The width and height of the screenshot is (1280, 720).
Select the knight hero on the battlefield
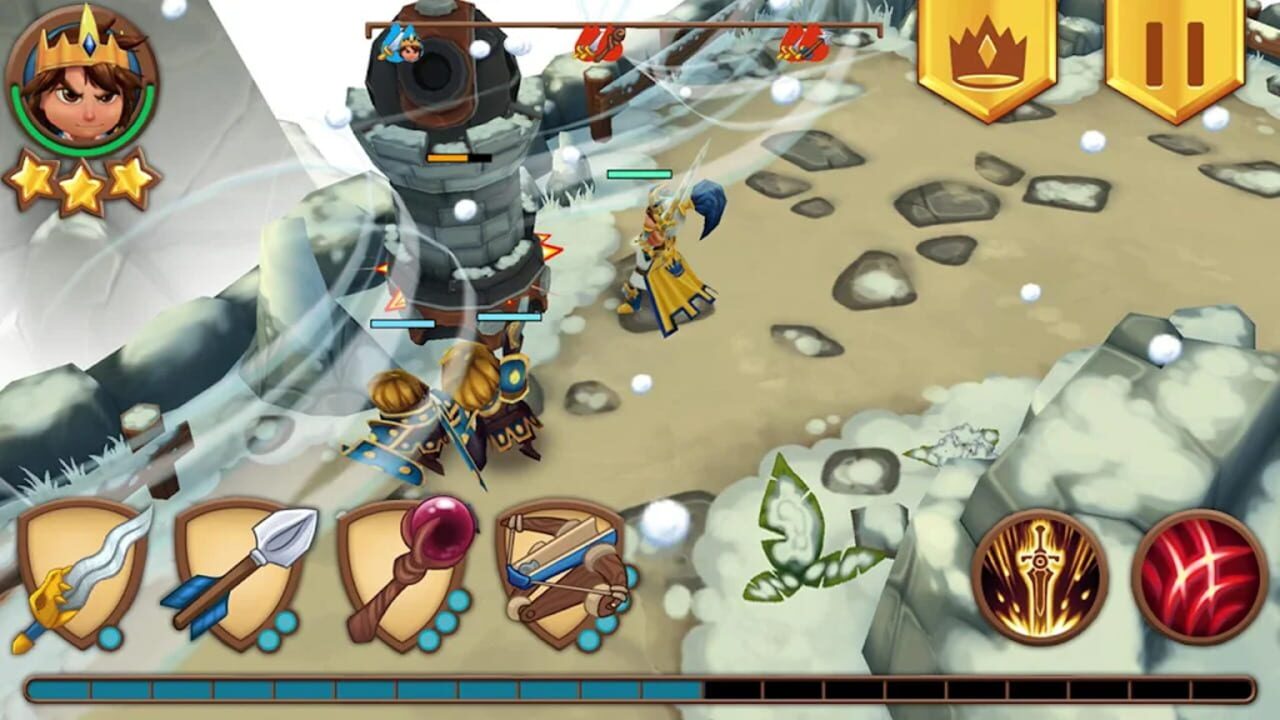(668, 250)
